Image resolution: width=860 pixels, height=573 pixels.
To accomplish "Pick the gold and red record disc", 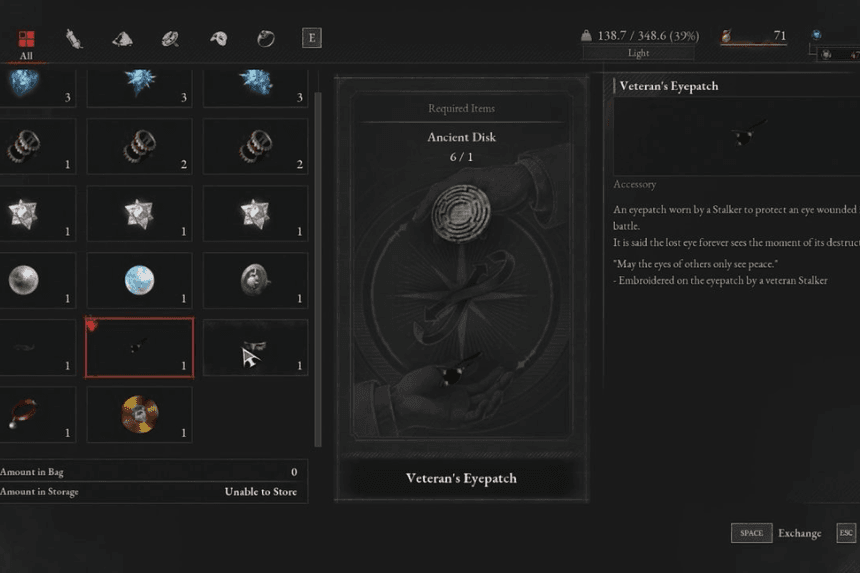I will [x=139, y=414].
